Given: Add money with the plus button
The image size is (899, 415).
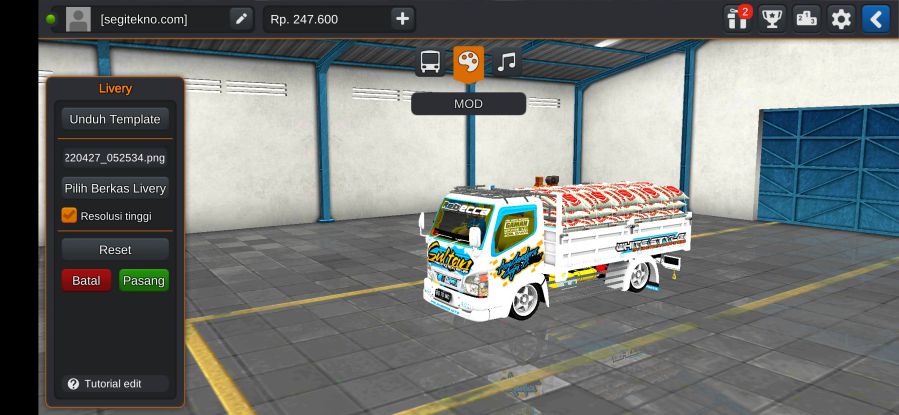Looking at the screenshot, I should click(x=402, y=19).
